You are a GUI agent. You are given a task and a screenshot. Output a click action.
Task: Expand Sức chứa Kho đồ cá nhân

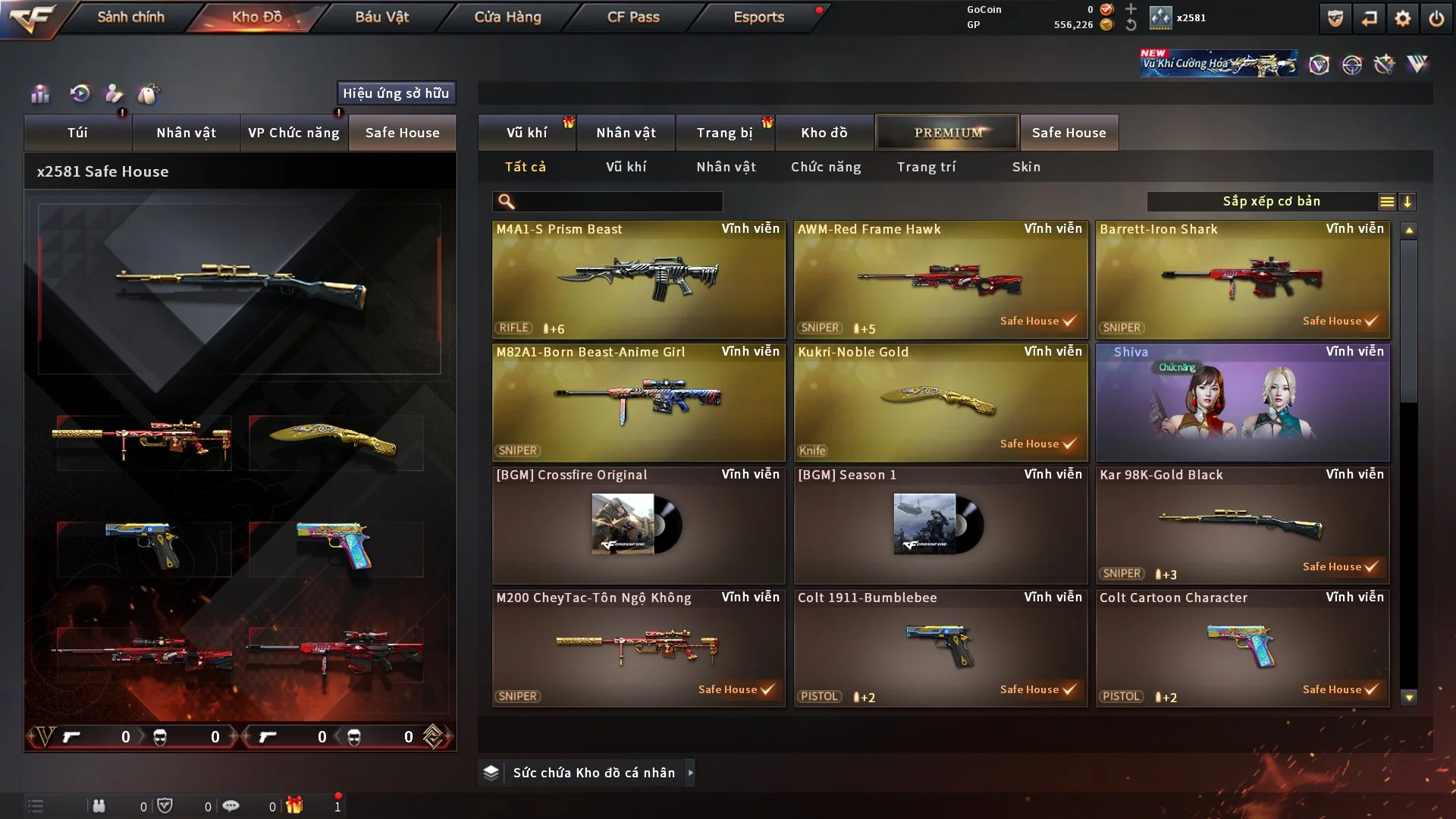tap(689, 773)
